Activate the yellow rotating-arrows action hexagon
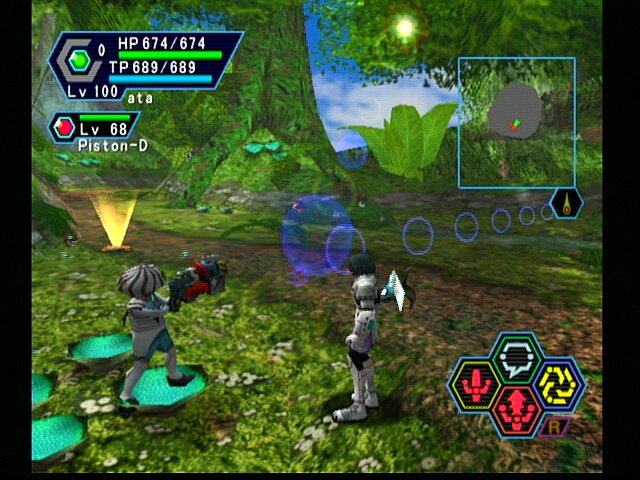This screenshot has height=480, width=640. tap(560, 384)
